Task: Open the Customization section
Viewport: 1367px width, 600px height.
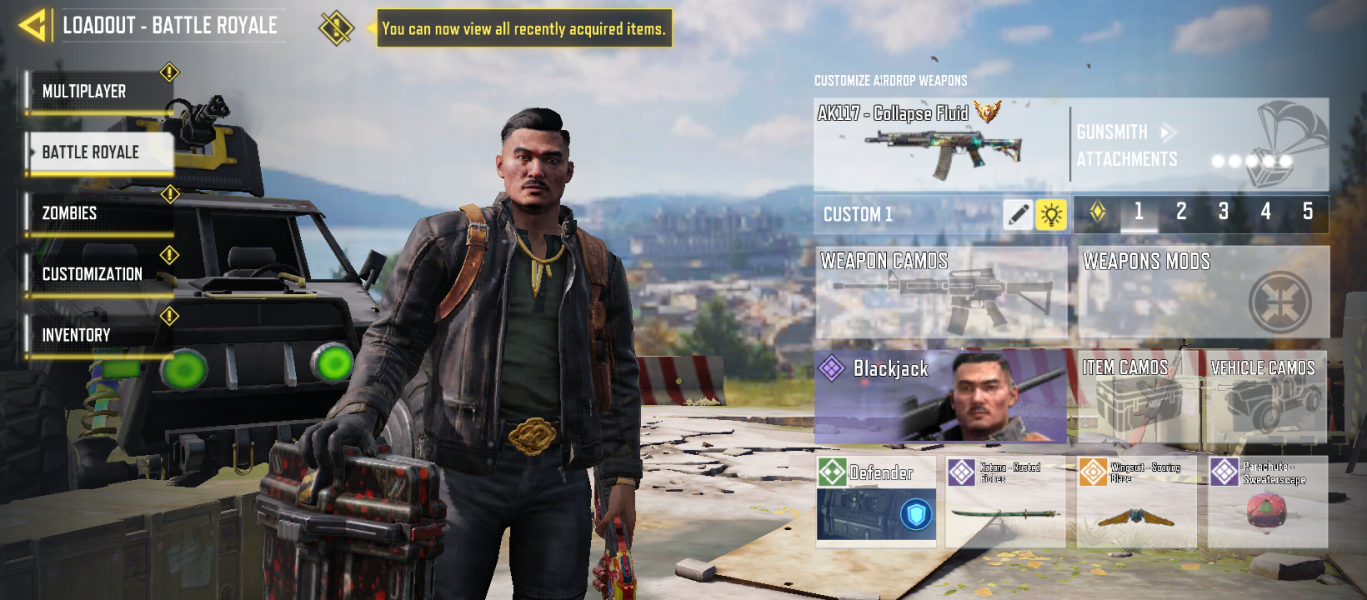Action: pyautogui.click(x=99, y=274)
